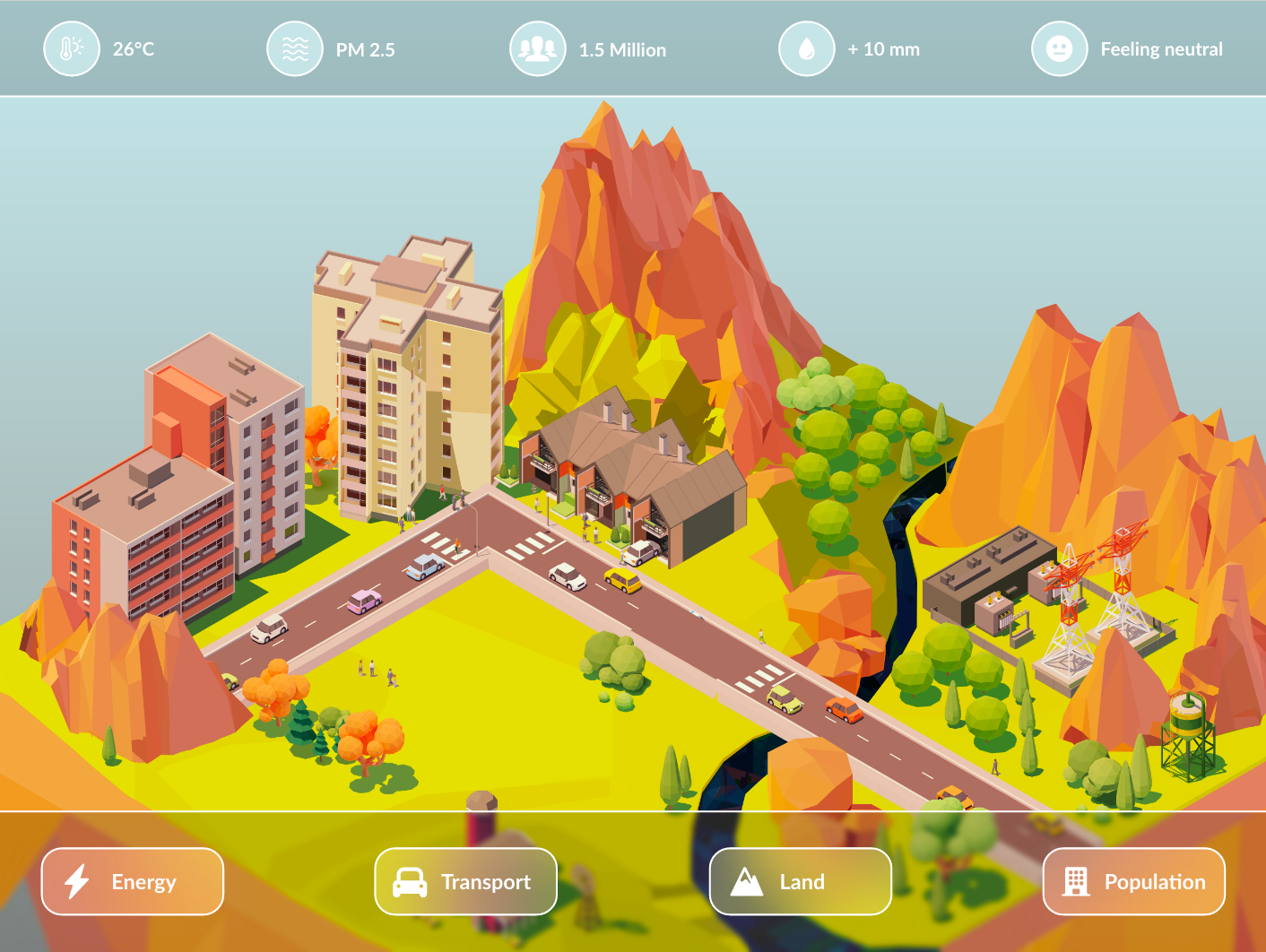
Task: Select the Transport button
Action: 466,881
